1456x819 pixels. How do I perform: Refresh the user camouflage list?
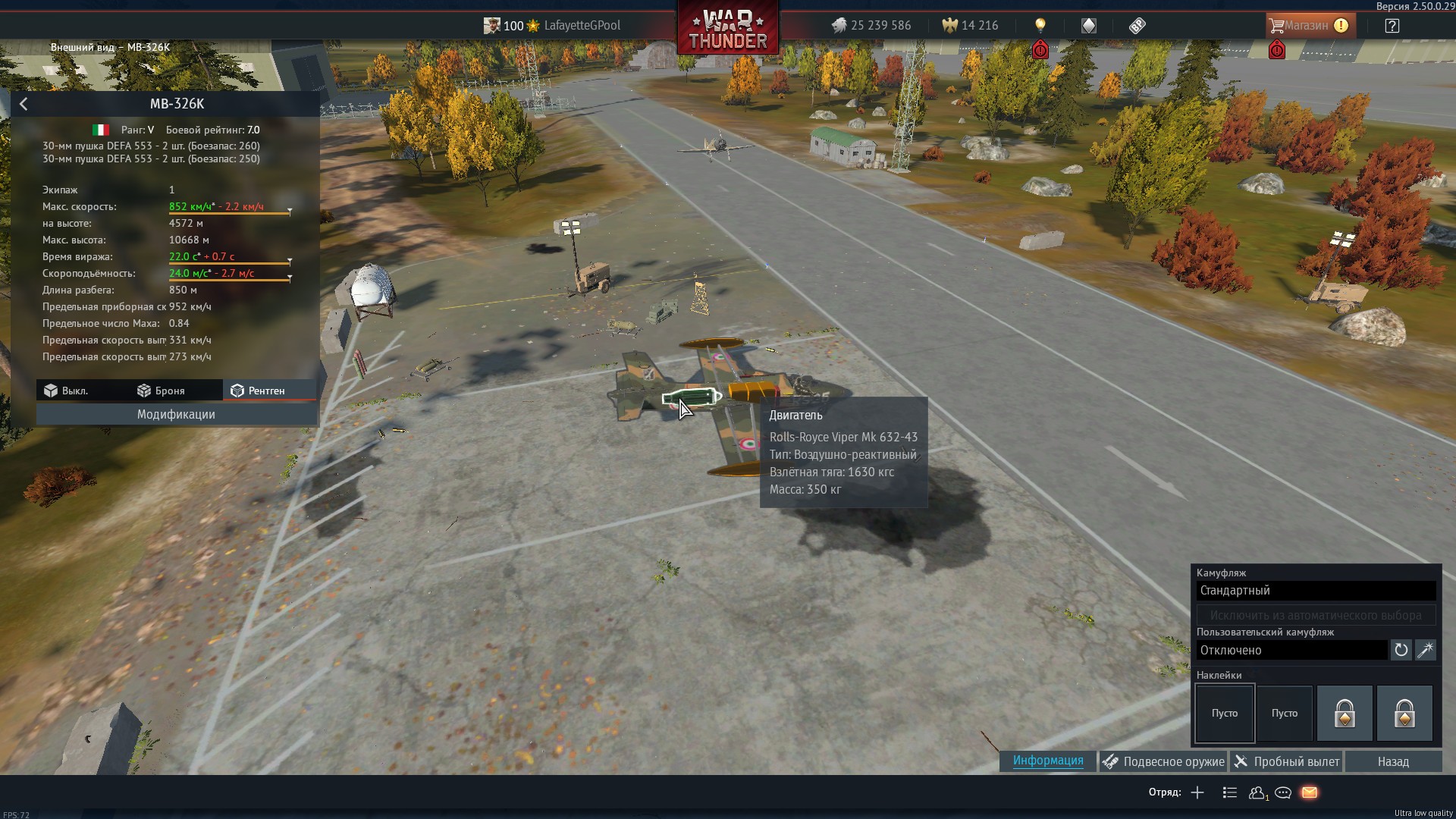point(1401,650)
